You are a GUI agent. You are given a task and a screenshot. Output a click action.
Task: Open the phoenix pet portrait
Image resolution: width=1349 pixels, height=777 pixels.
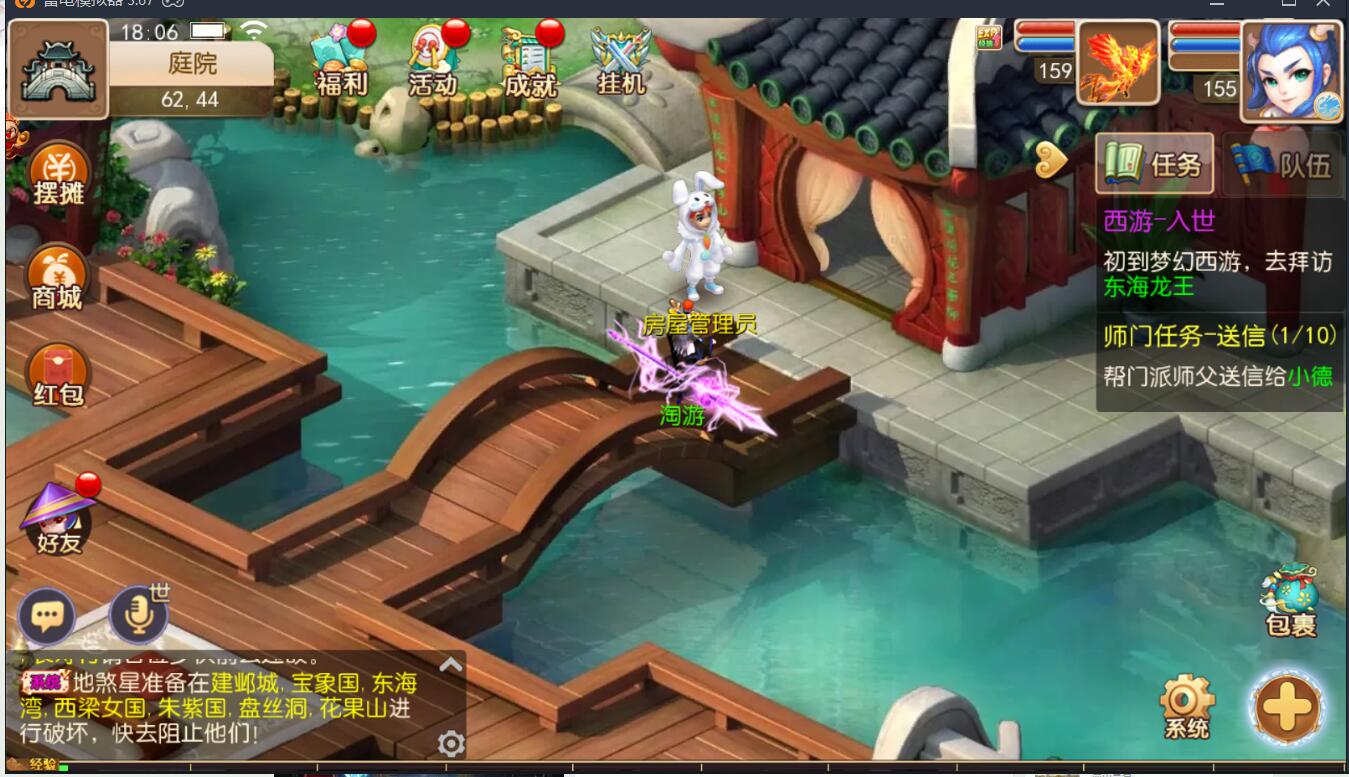(x=1117, y=62)
